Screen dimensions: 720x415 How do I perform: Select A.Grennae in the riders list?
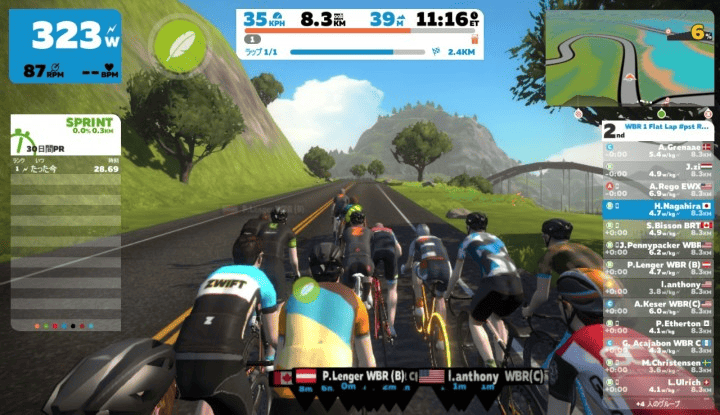[660, 150]
